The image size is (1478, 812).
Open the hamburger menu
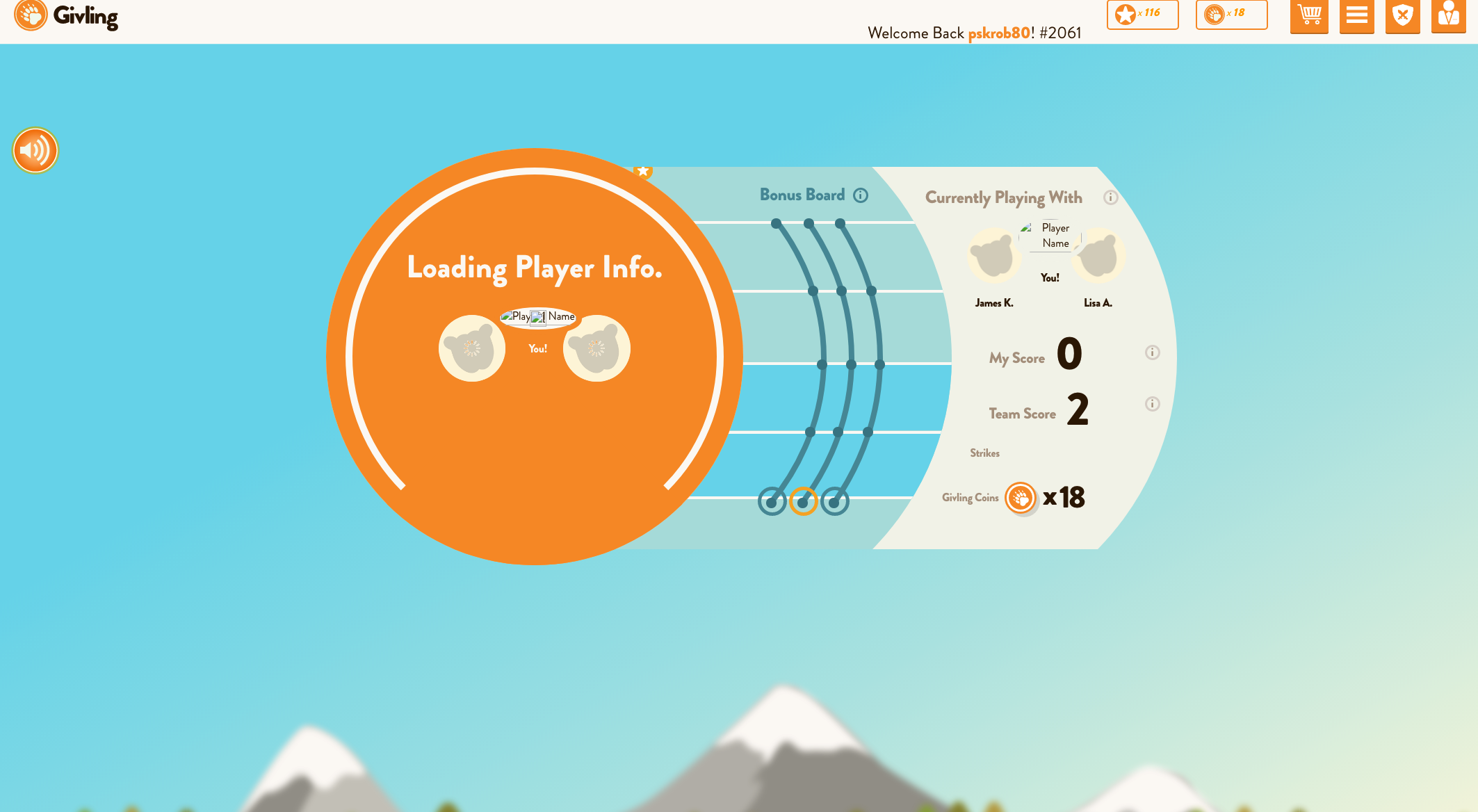coord(1356,15)
